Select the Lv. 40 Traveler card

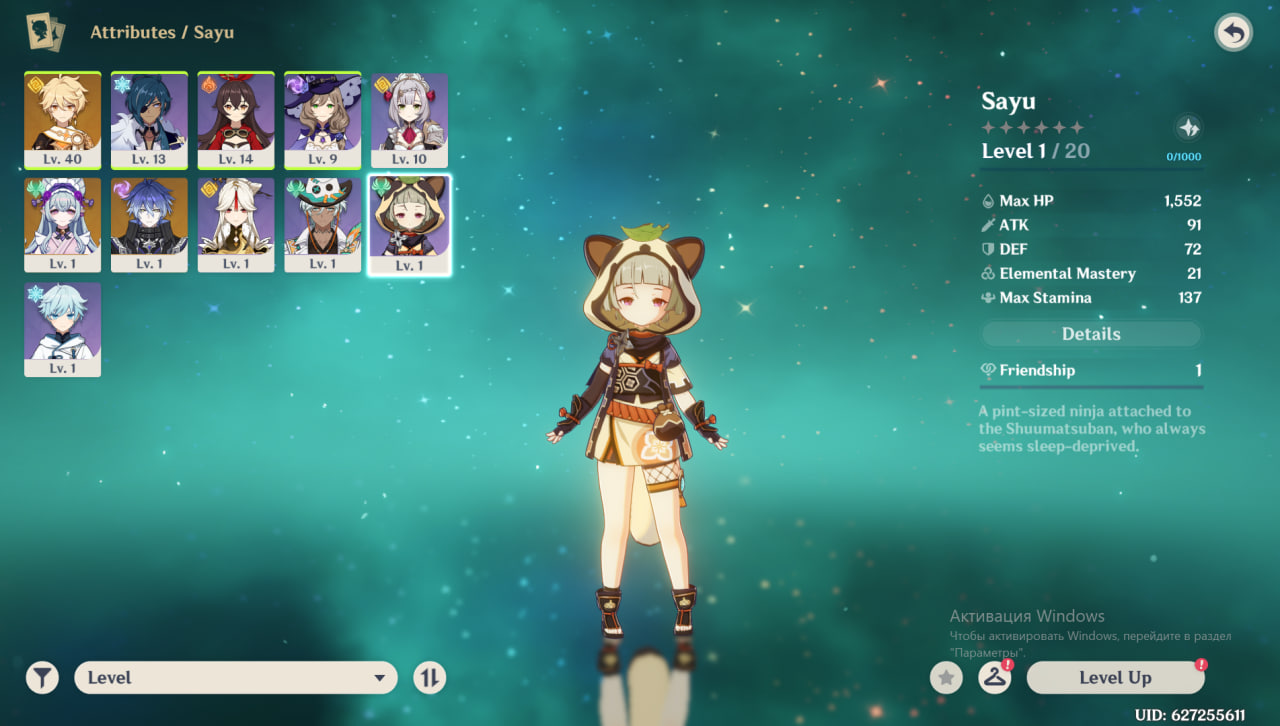pyautogui.click(x=63, y=120)
